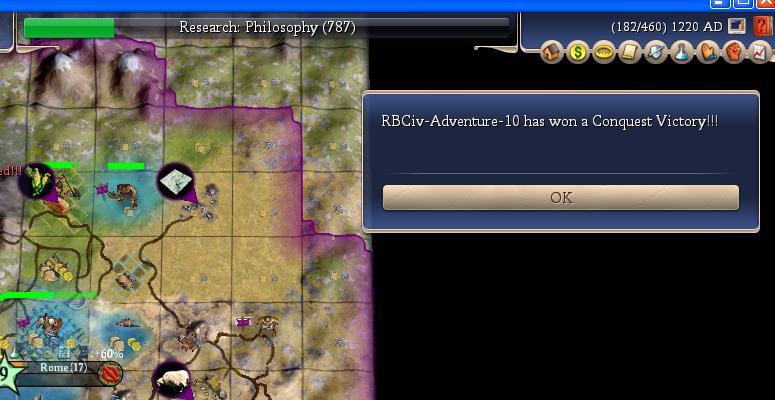The width and height of the screenshot is (775, 400).
Task: Confirm the Conquest Victory message with OK
Action: pyautogui.click(x=560, y=198)
